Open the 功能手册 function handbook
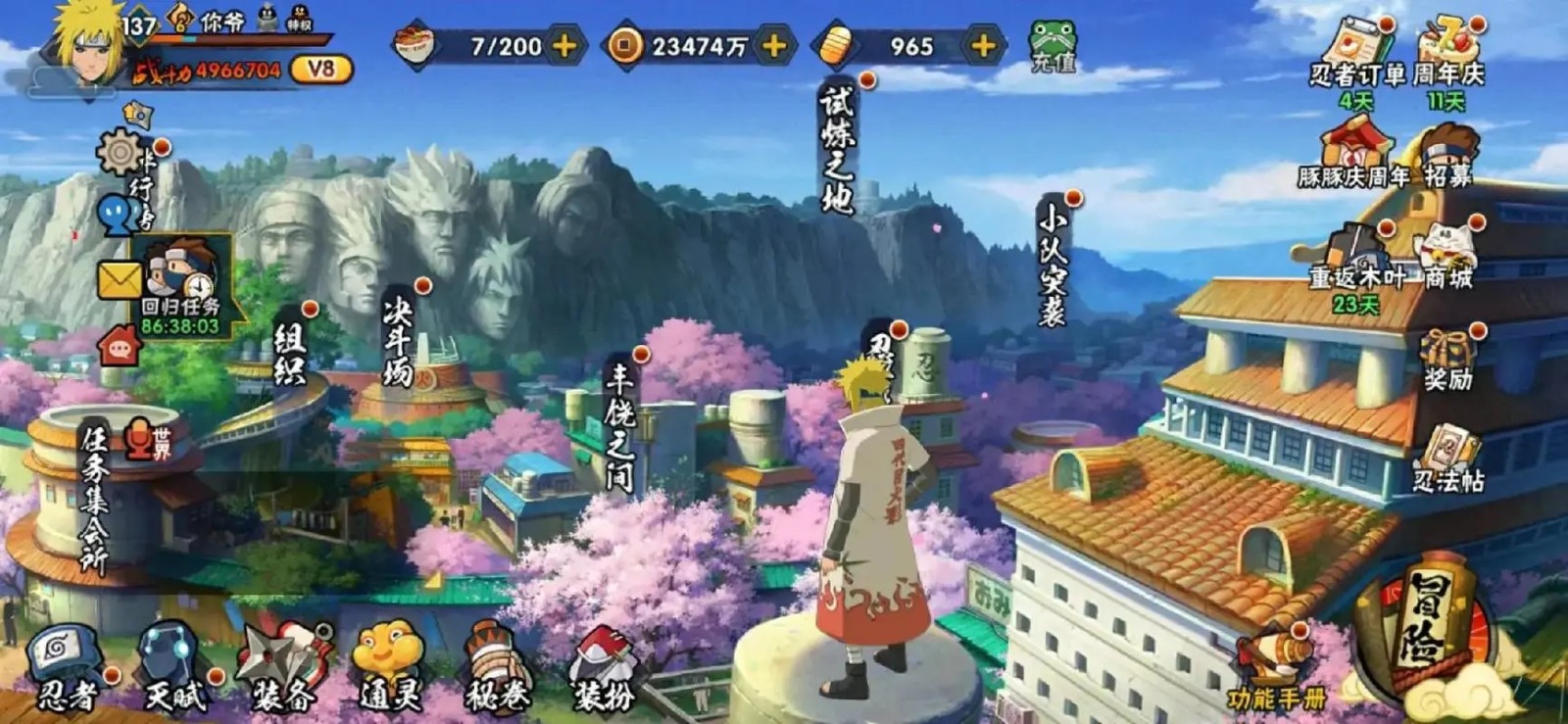1568x724 pixels. [x=1275, y=673]
